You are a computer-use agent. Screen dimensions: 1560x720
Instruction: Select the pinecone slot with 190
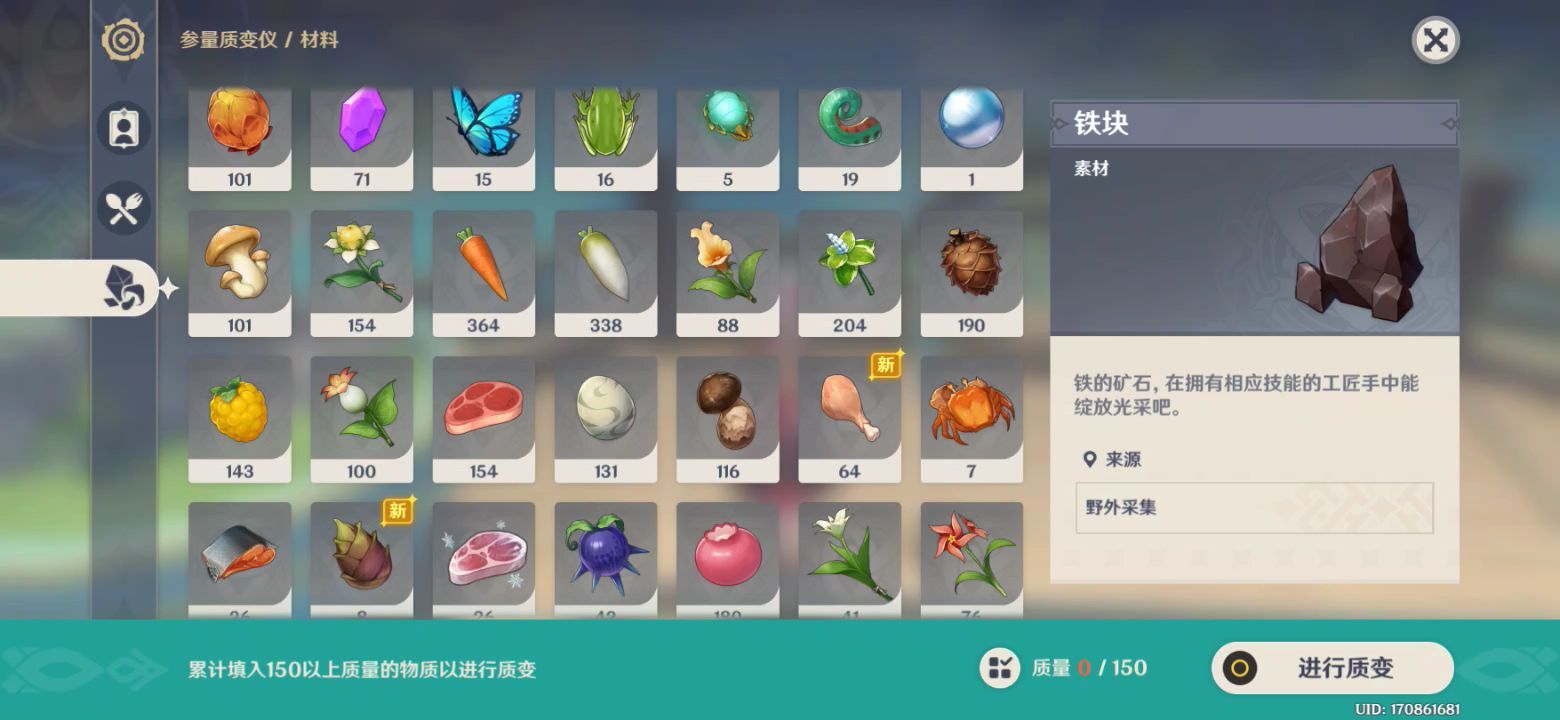pos(971,272)
